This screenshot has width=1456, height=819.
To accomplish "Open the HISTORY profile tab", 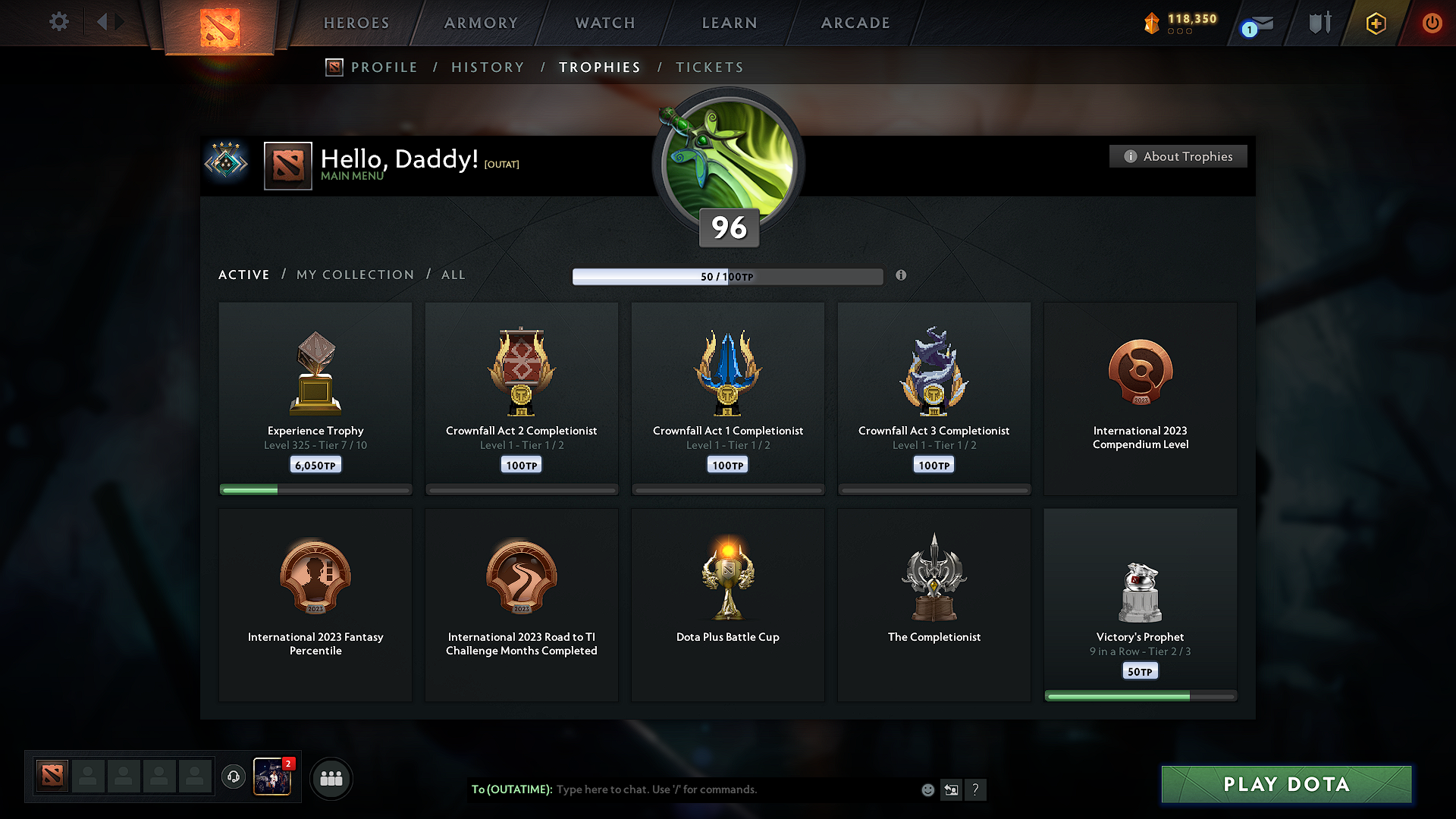I will click(x=488, y=67).
